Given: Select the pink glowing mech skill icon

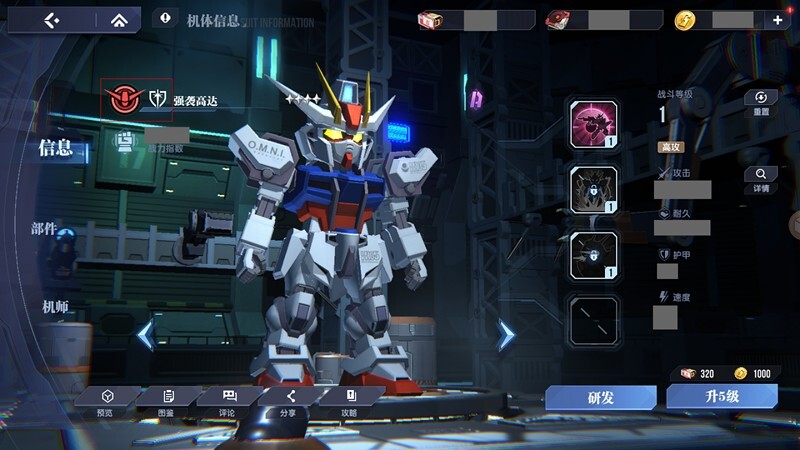Looking at the screenshot, I should point(593,124).
